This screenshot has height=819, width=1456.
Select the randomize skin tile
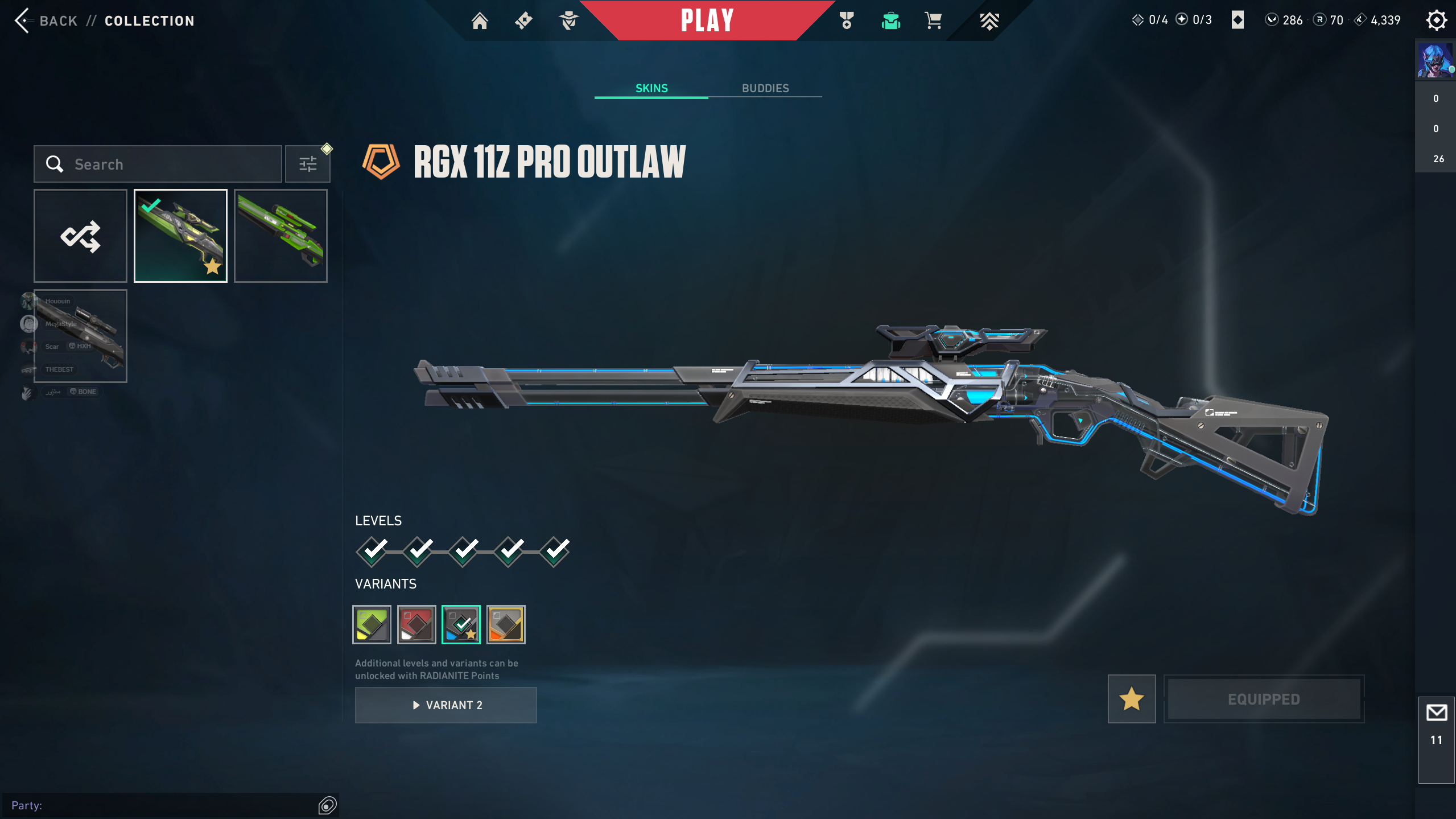point(80,236)
